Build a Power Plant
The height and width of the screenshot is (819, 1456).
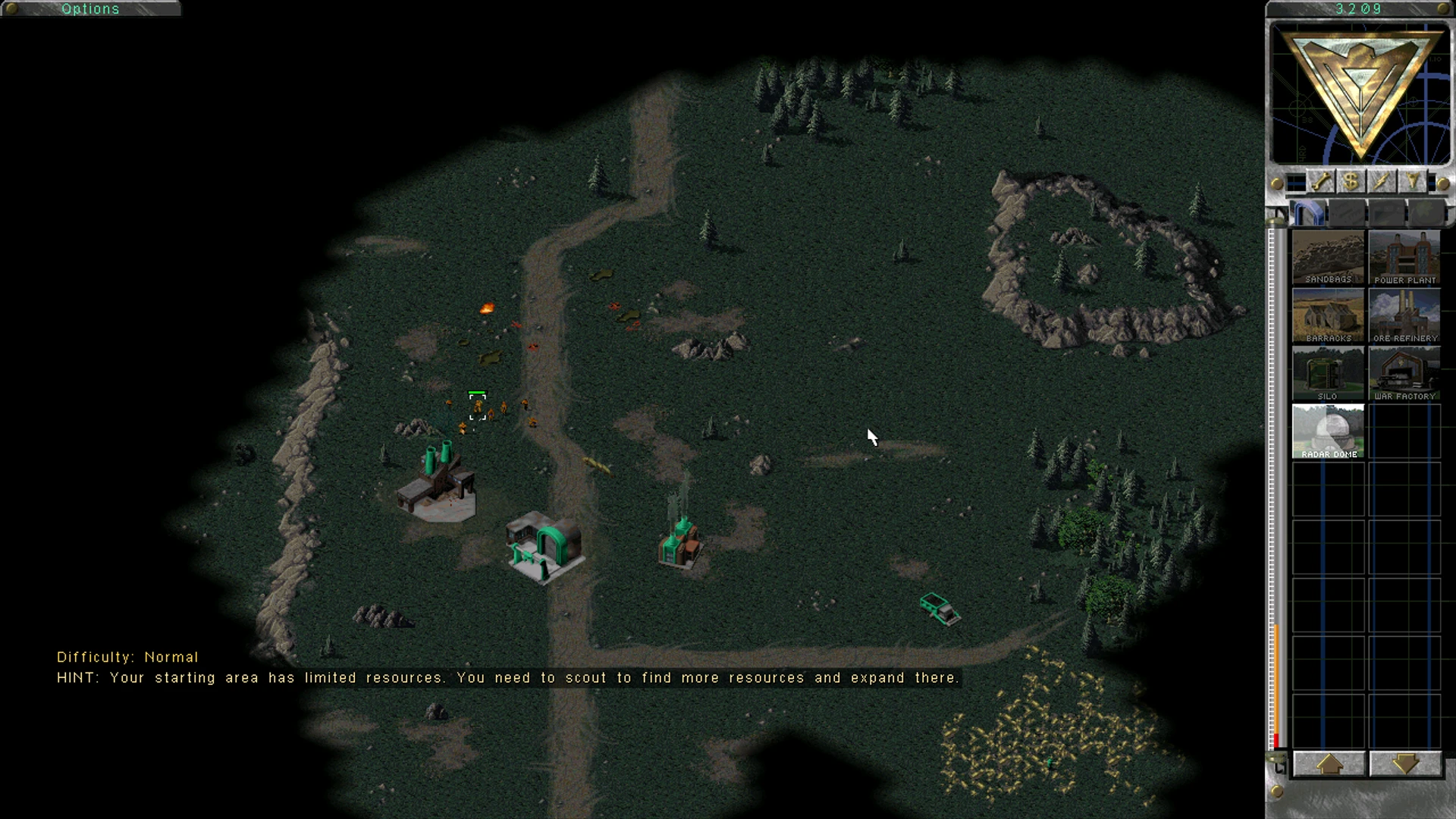(x=1404, y=258)
